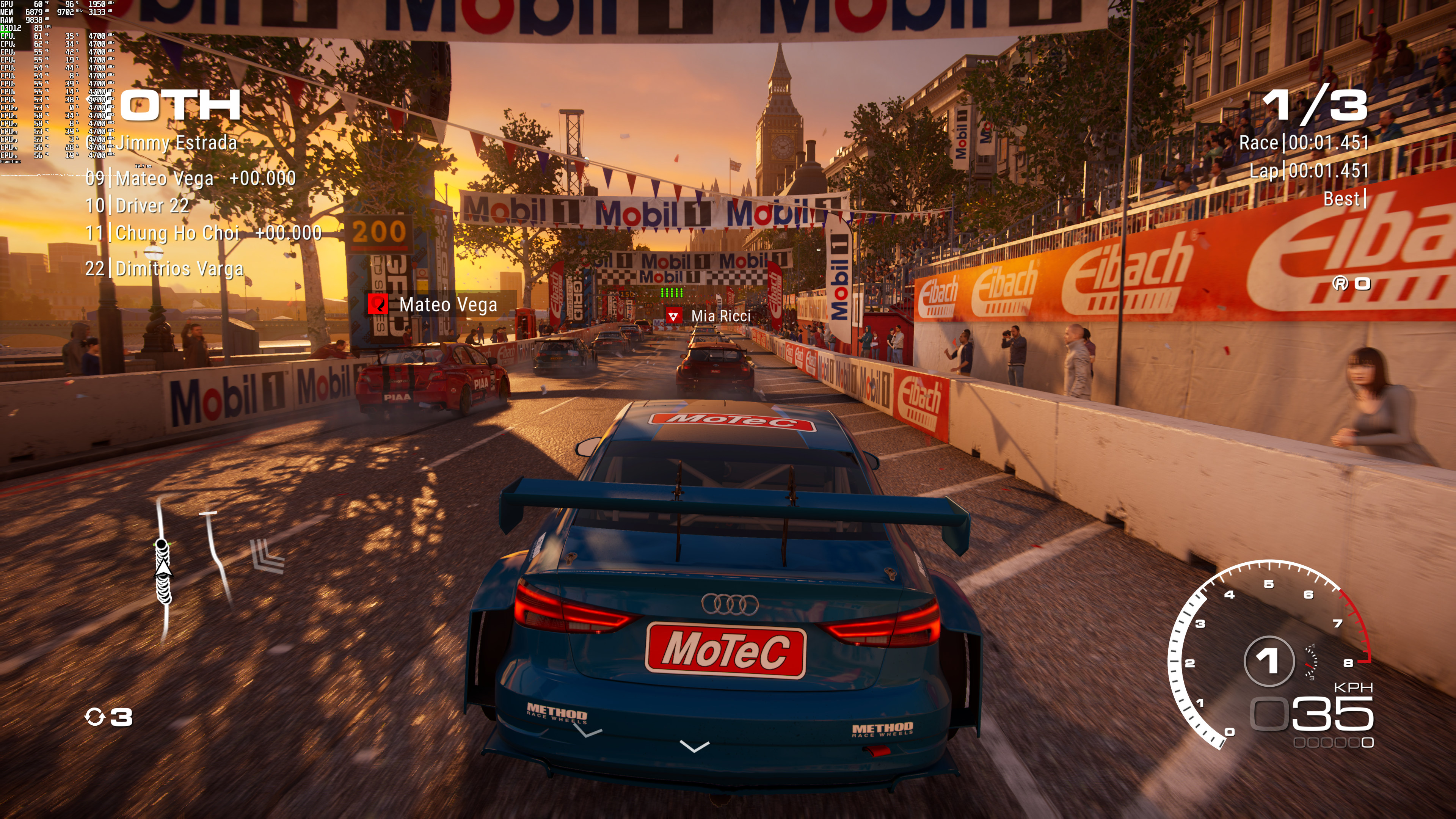Click the flashback rewind icon
The width and height of the screenshot is (1456, 819).
point(94,717)
